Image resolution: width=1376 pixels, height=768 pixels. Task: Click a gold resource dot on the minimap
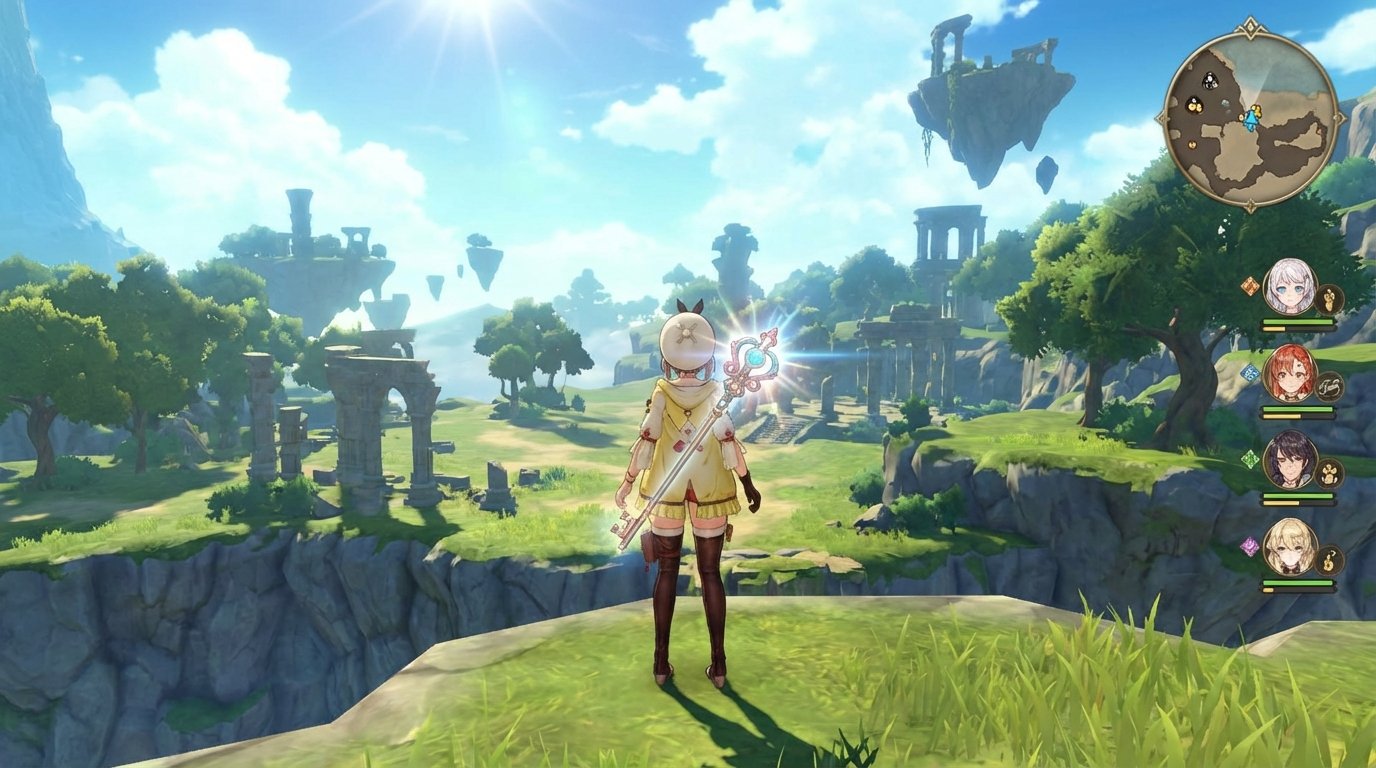(x=1193, y=107)
